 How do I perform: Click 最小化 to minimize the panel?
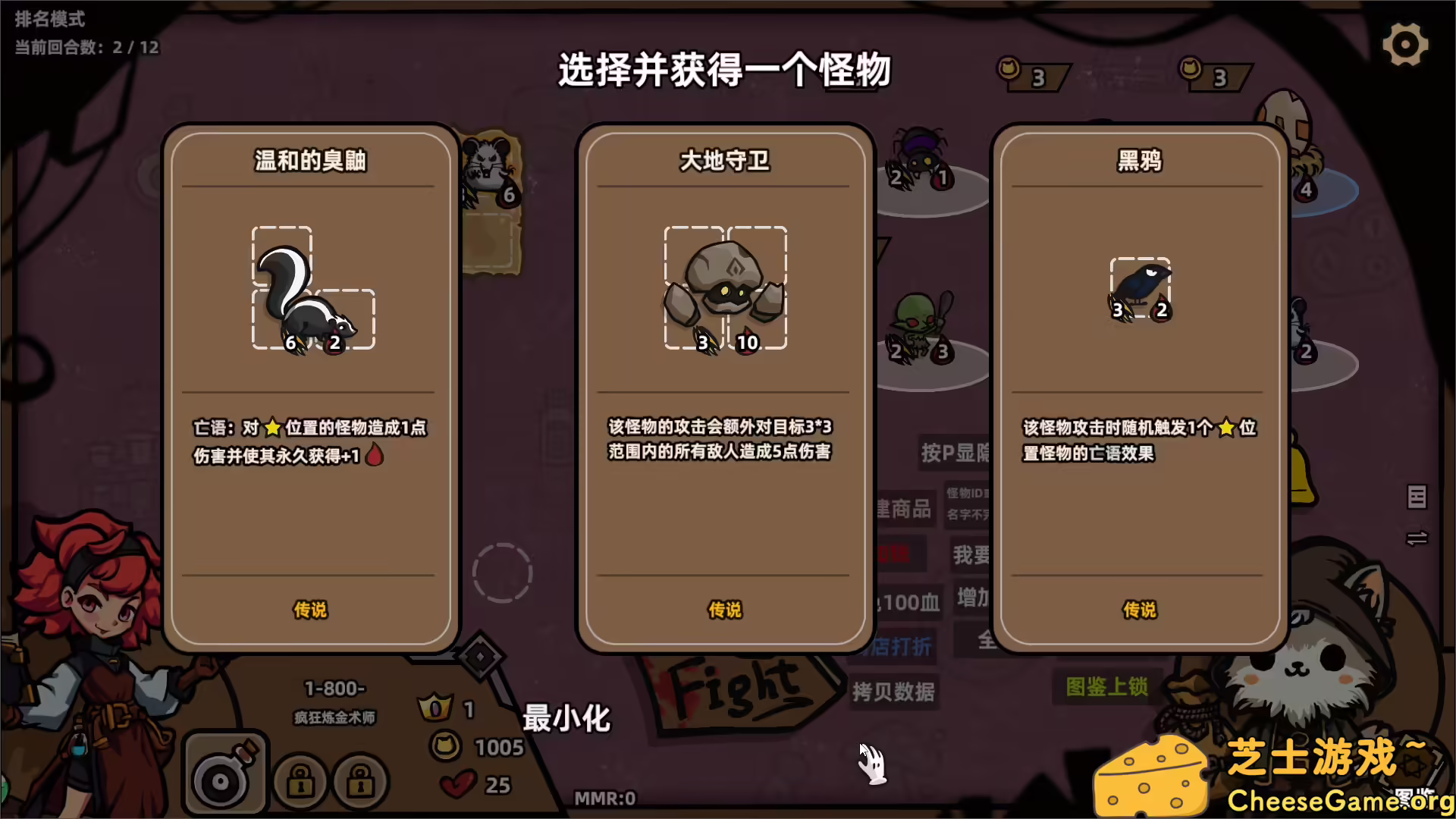point(566,719)
